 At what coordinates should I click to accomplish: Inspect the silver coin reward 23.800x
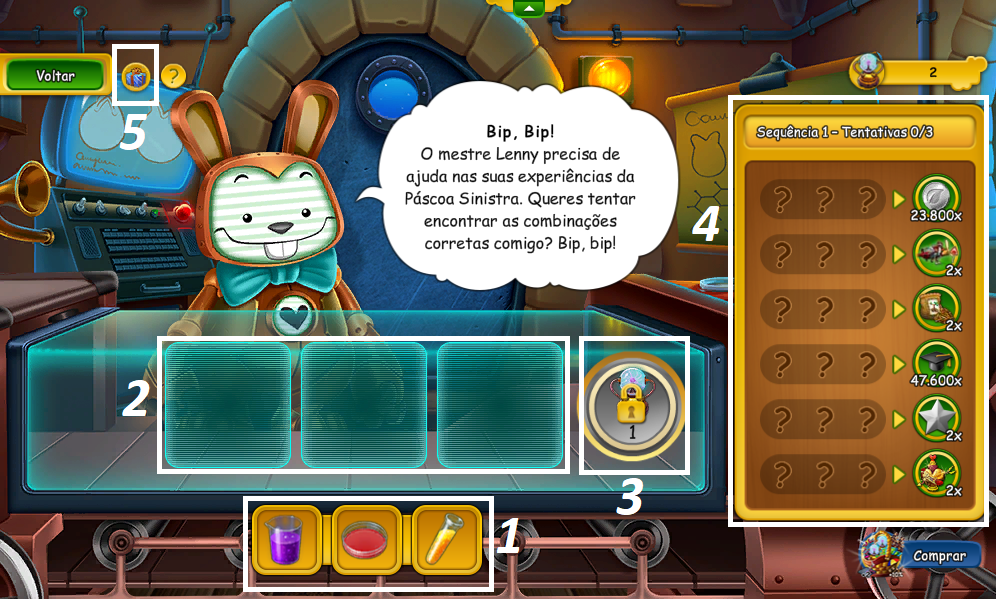tap(937, 197)
